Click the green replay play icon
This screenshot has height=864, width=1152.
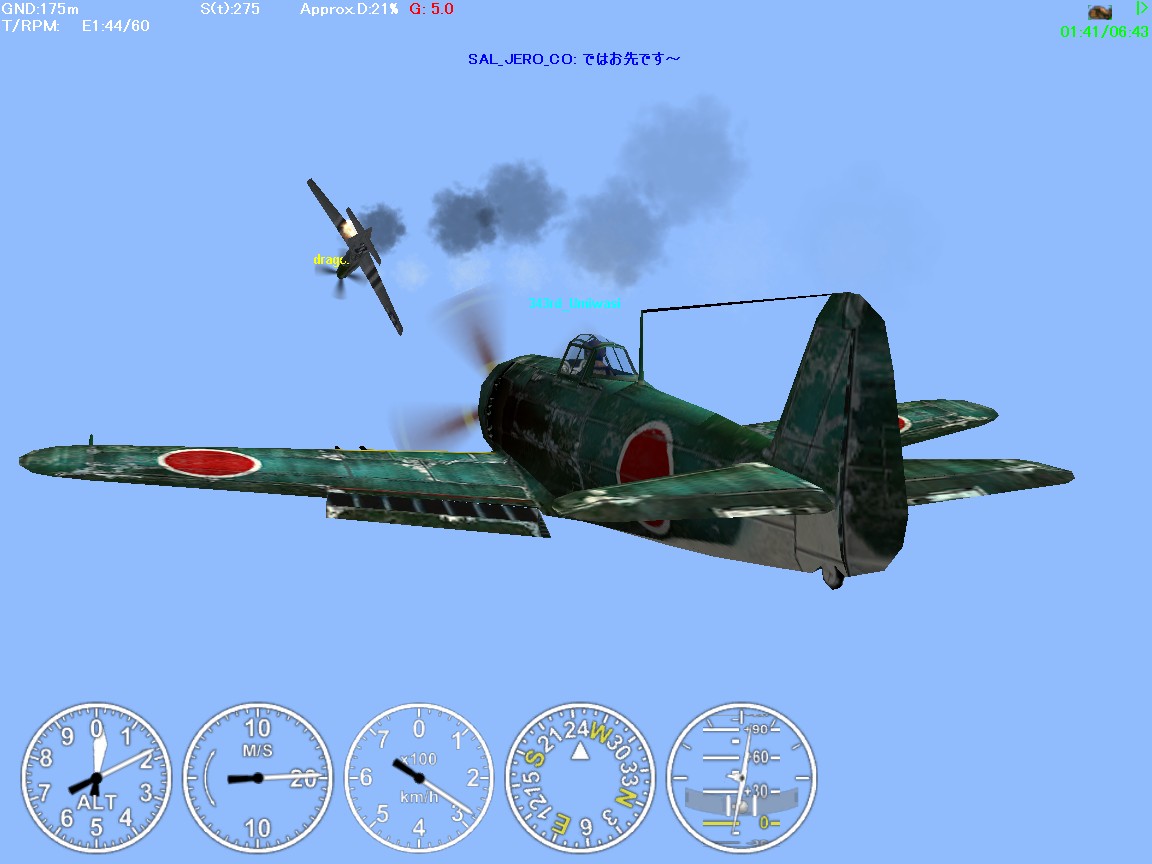tap(1141, 9)
